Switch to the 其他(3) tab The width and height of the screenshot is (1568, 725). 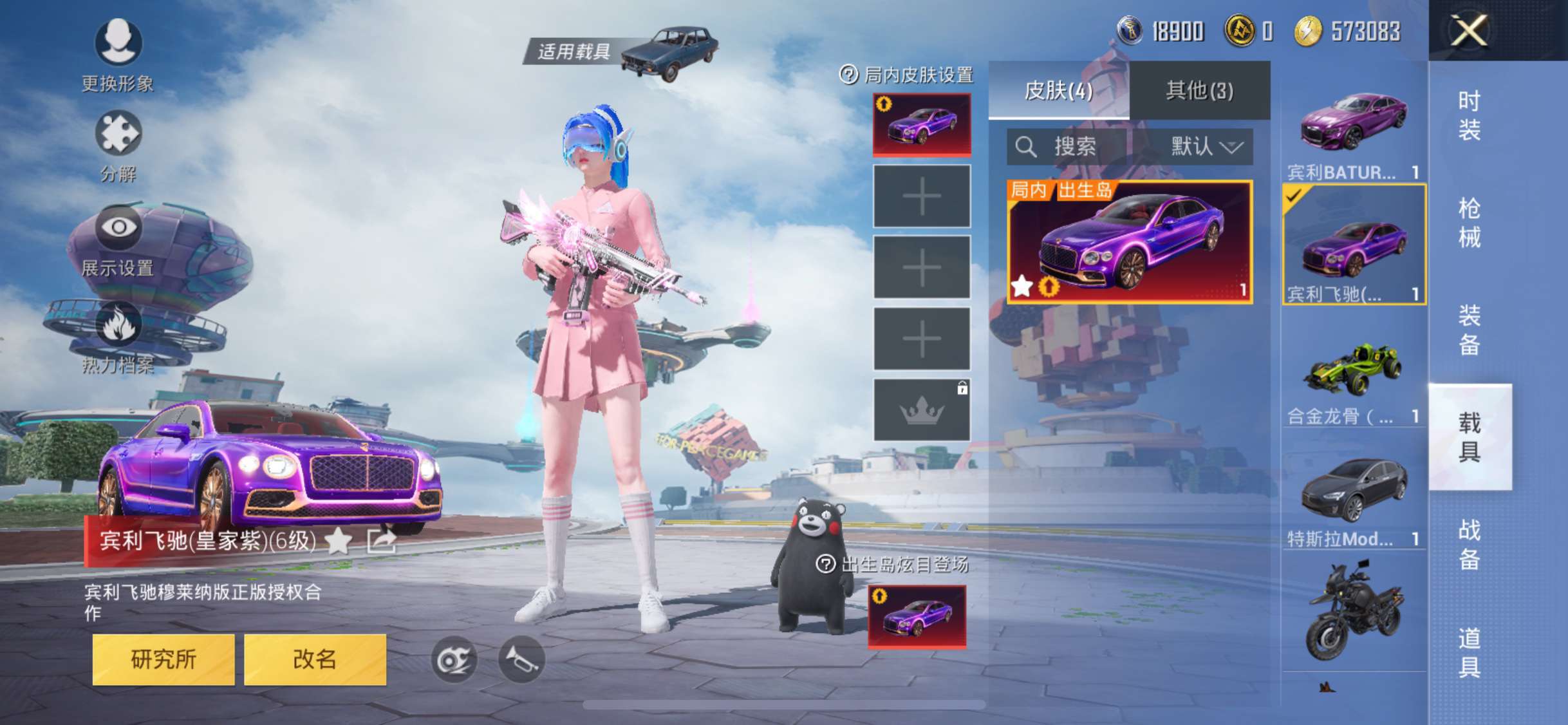(1200, 91)
